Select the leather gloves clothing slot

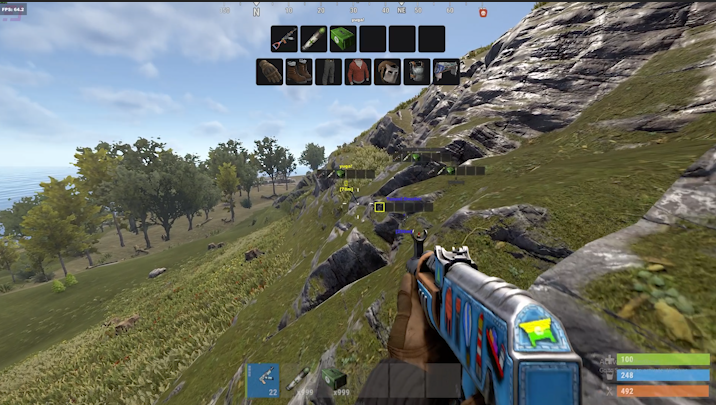[269, 72]
